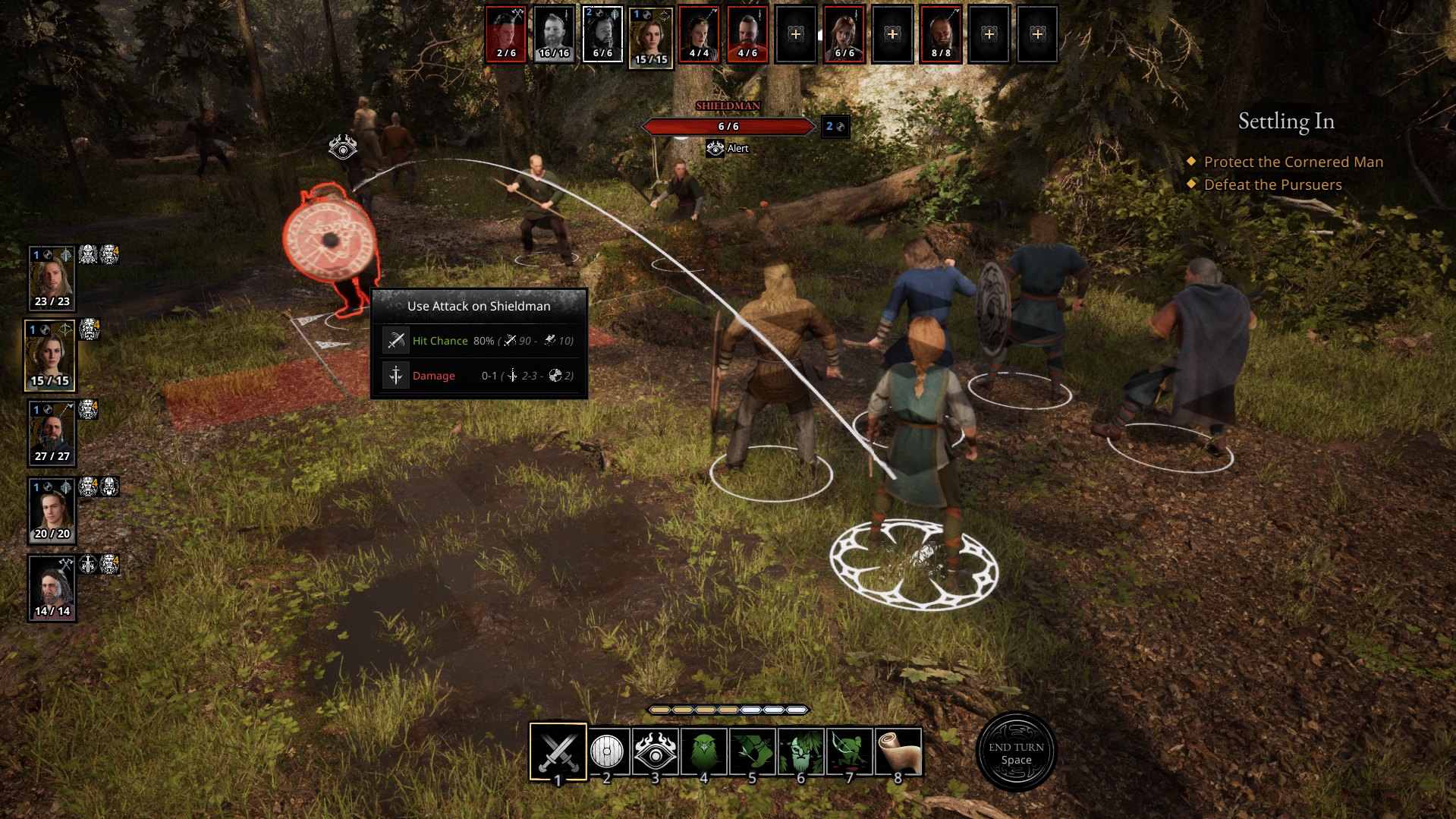
Task: Click turn order portrait with 2/6 health
Action: click(x=506, y=34)
